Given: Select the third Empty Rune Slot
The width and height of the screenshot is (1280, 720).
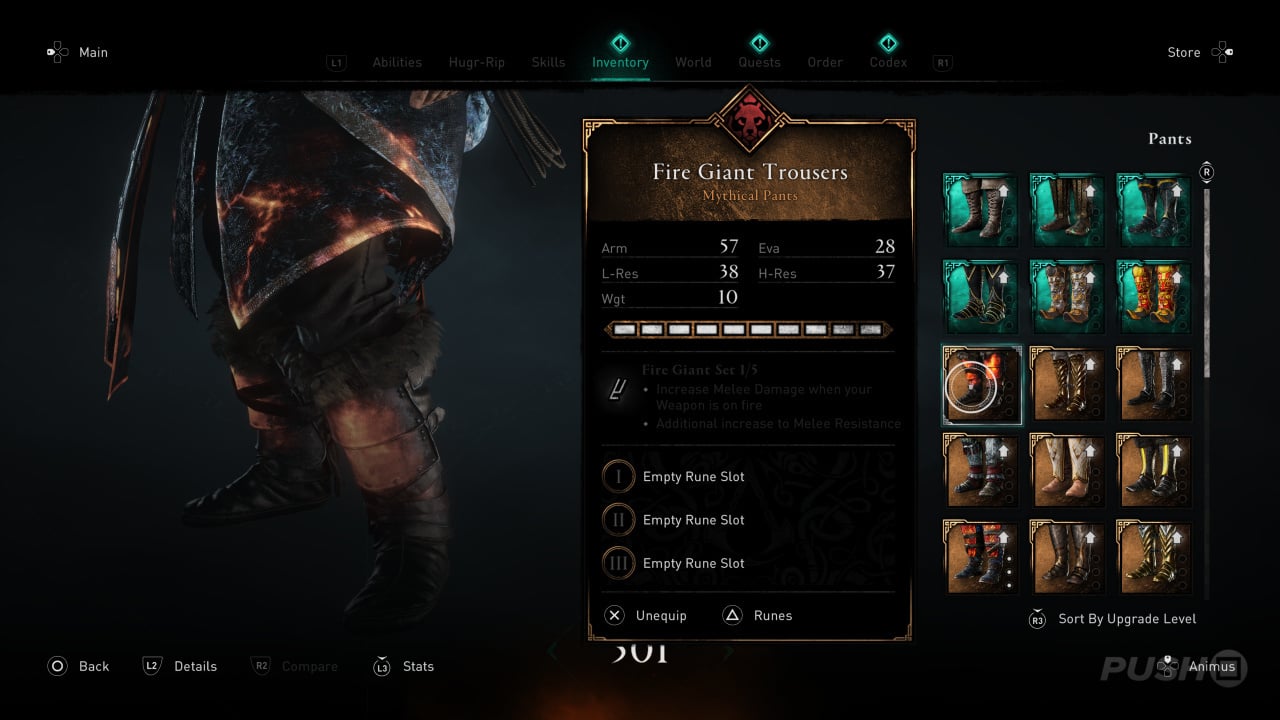Looking at the screenshot, I should [x=693, y=563].
